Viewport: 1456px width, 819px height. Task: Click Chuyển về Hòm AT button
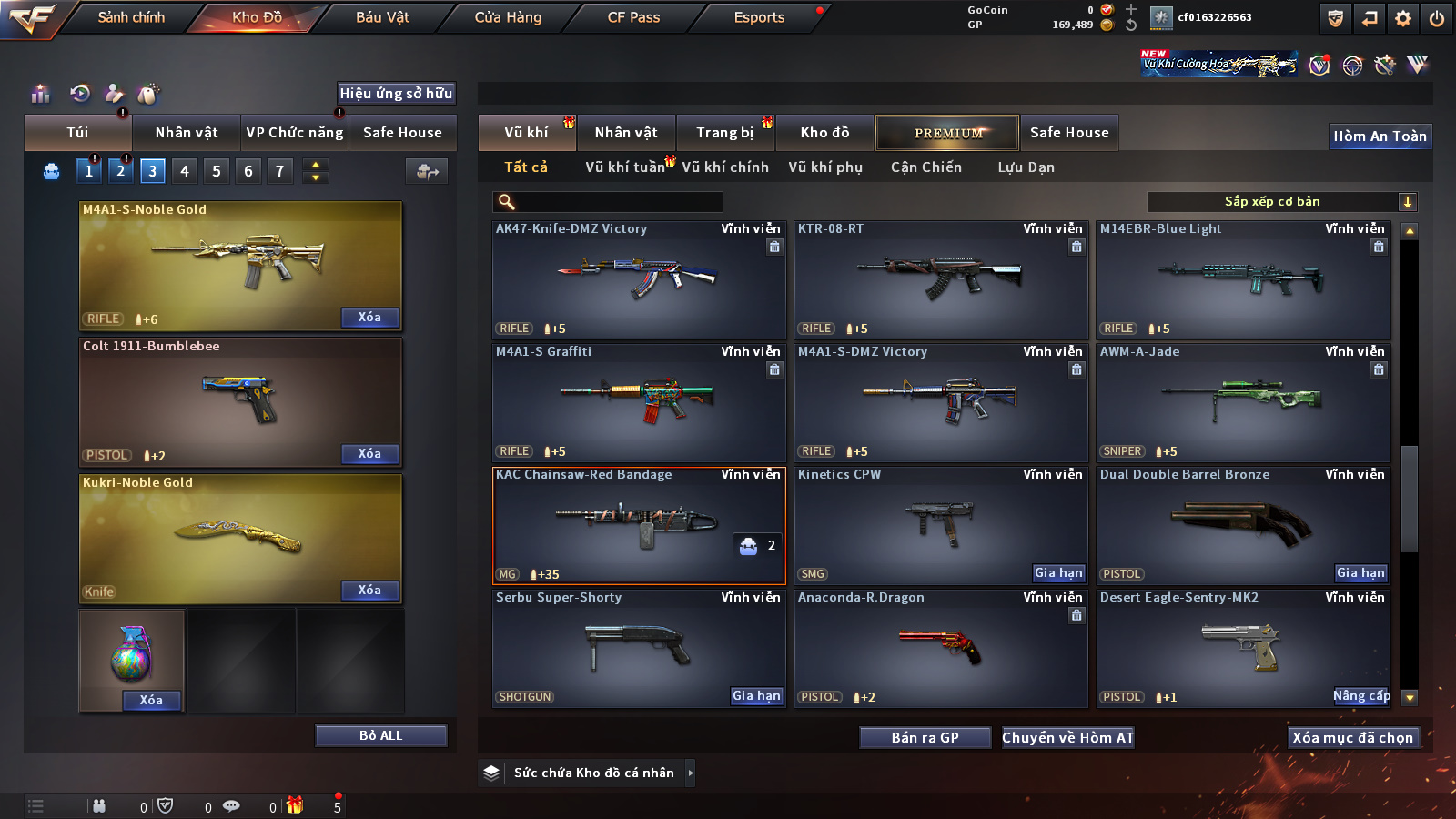tap(1067, 738)
